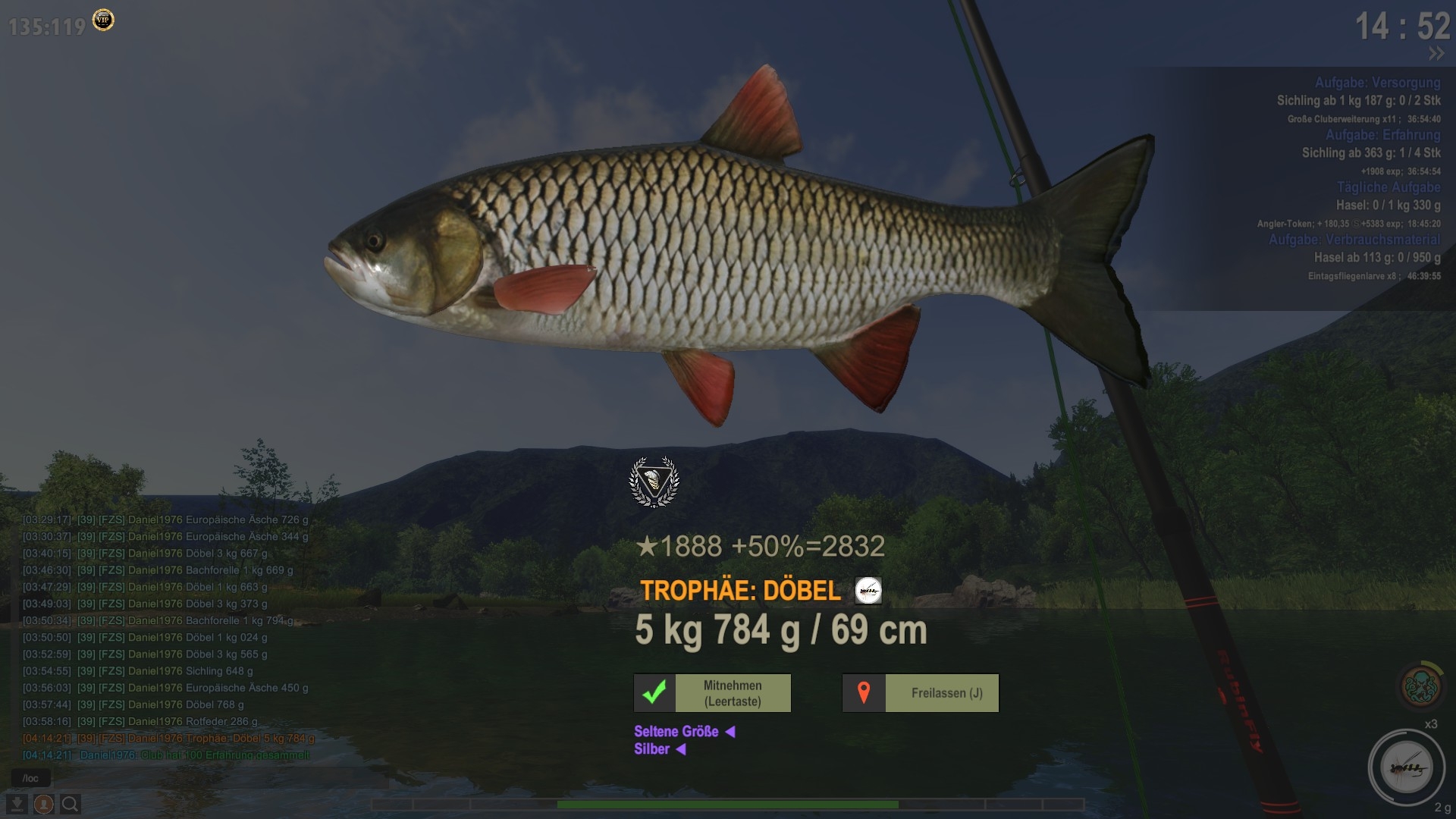Click the VIP badge icon
The height and width of the screenshot is (819, 1456).
click(x=103, y=20)
